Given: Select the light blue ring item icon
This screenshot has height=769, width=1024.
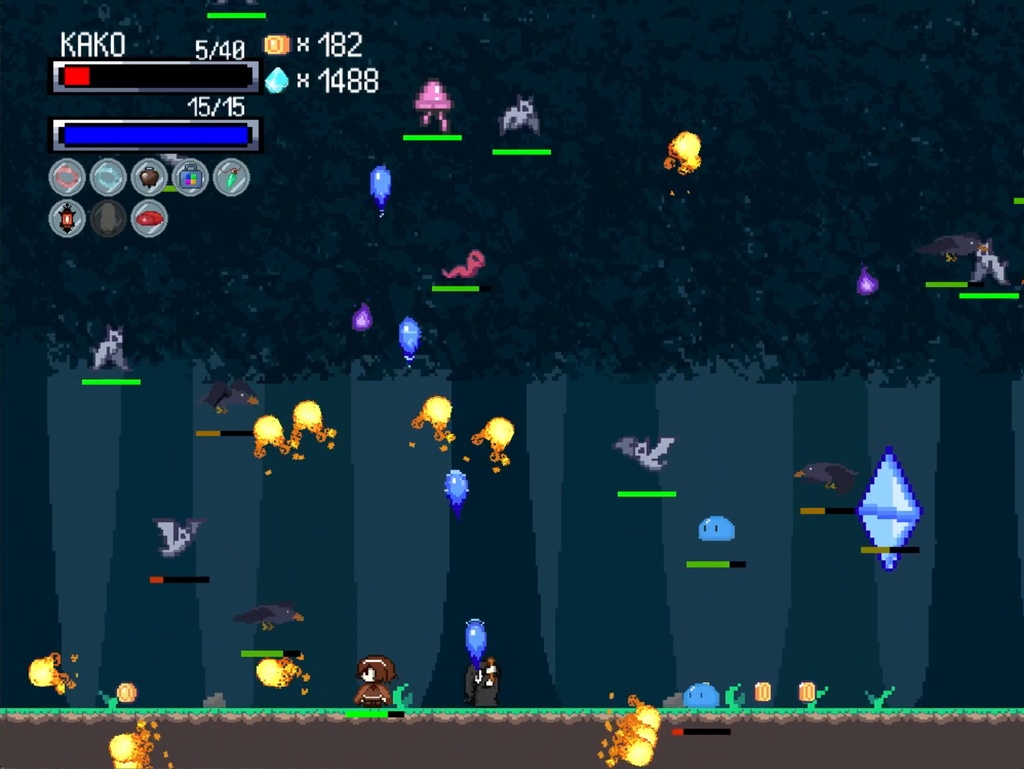Looking at the screenshot, I should tap(108, 178).
